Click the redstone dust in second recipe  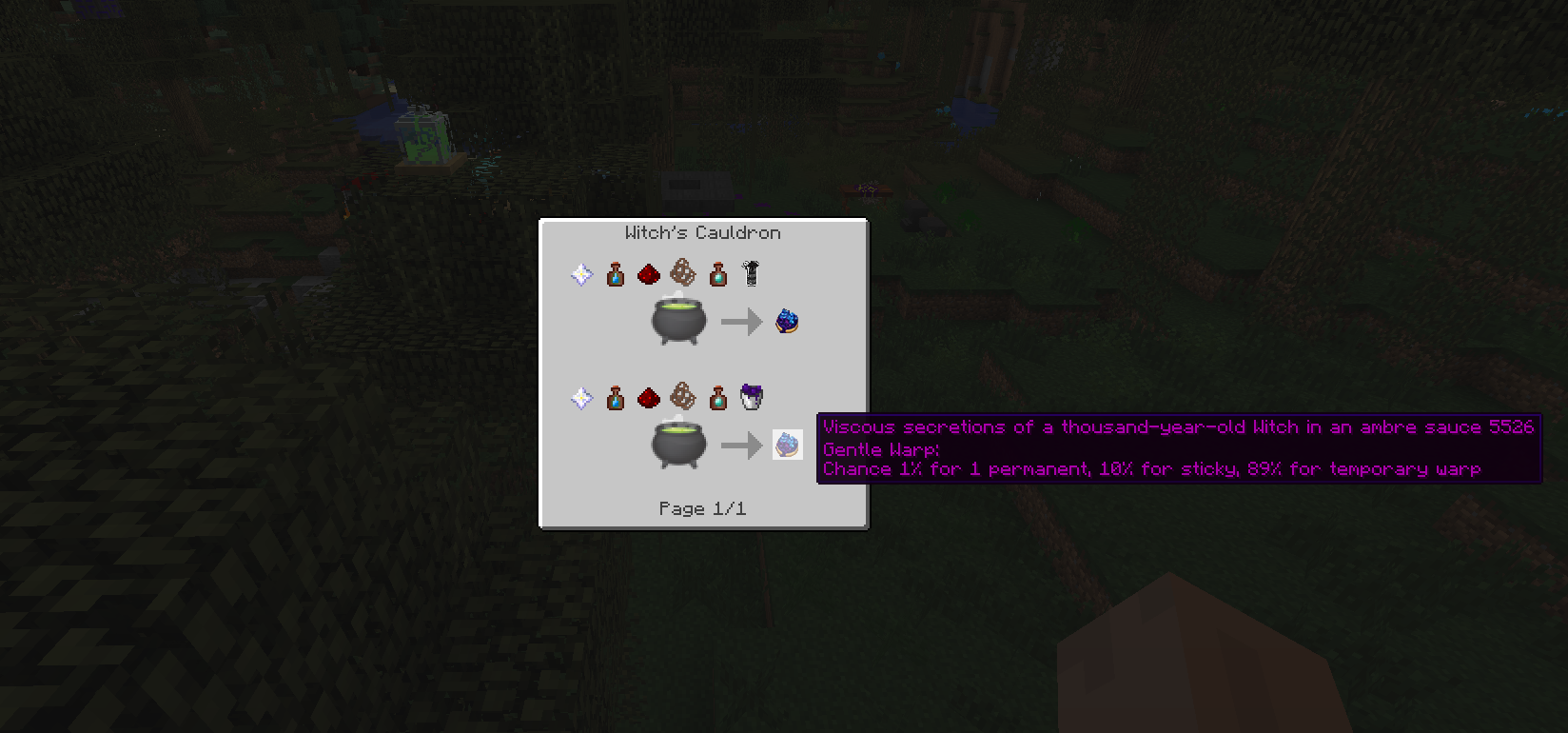(x=649, y=398)
